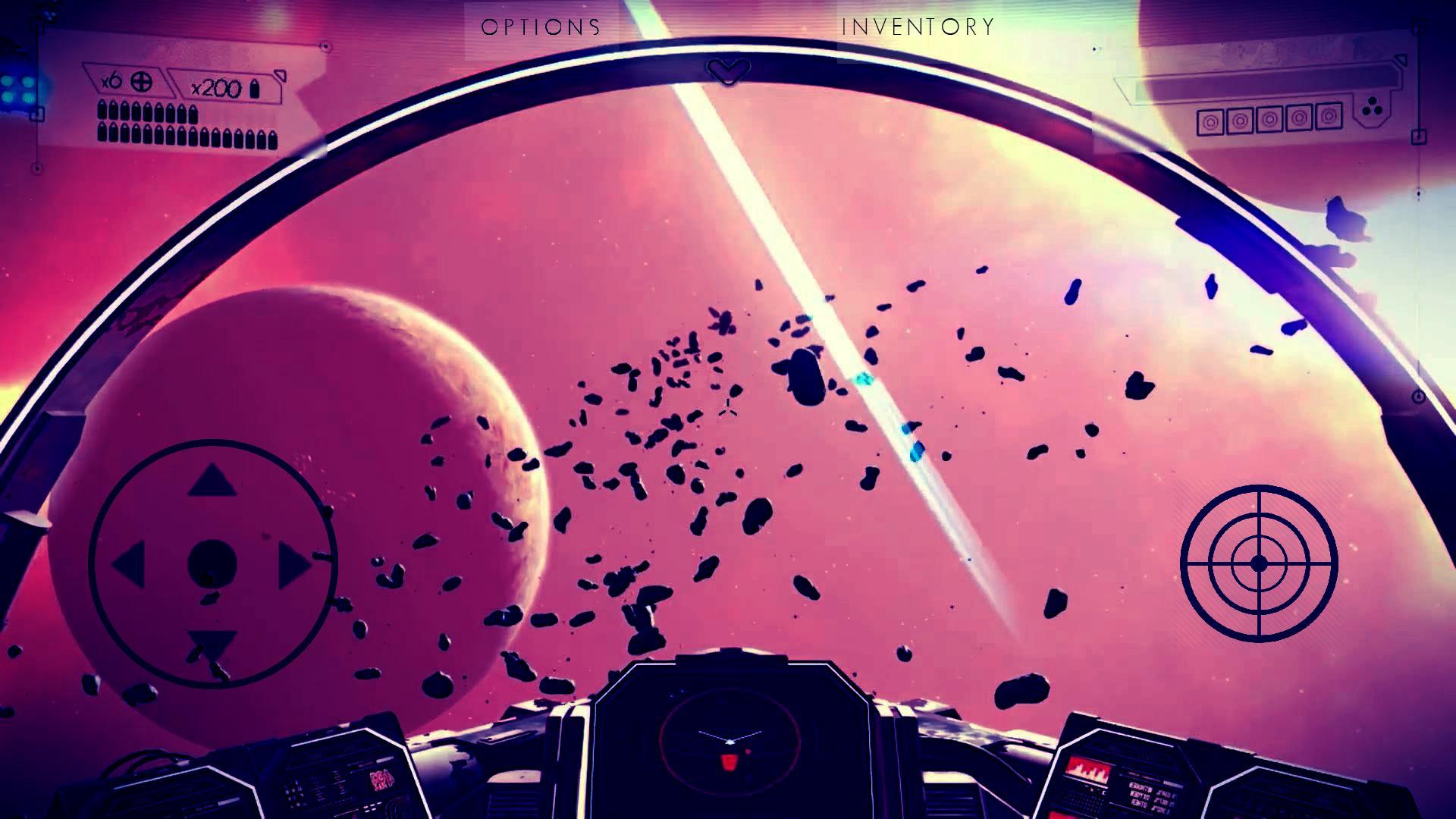The width and height of the screenshot is (1456, 819).
Task: Toggle the fourth circular indicator in top-right HUD
Action: tap(1300, 118)
